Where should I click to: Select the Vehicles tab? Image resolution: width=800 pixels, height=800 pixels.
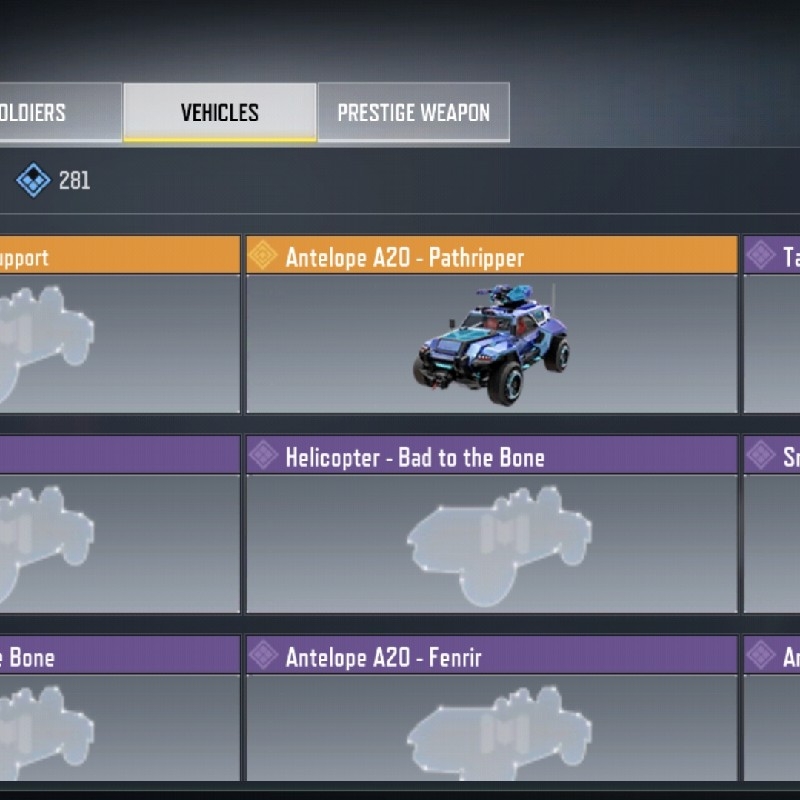219,112
